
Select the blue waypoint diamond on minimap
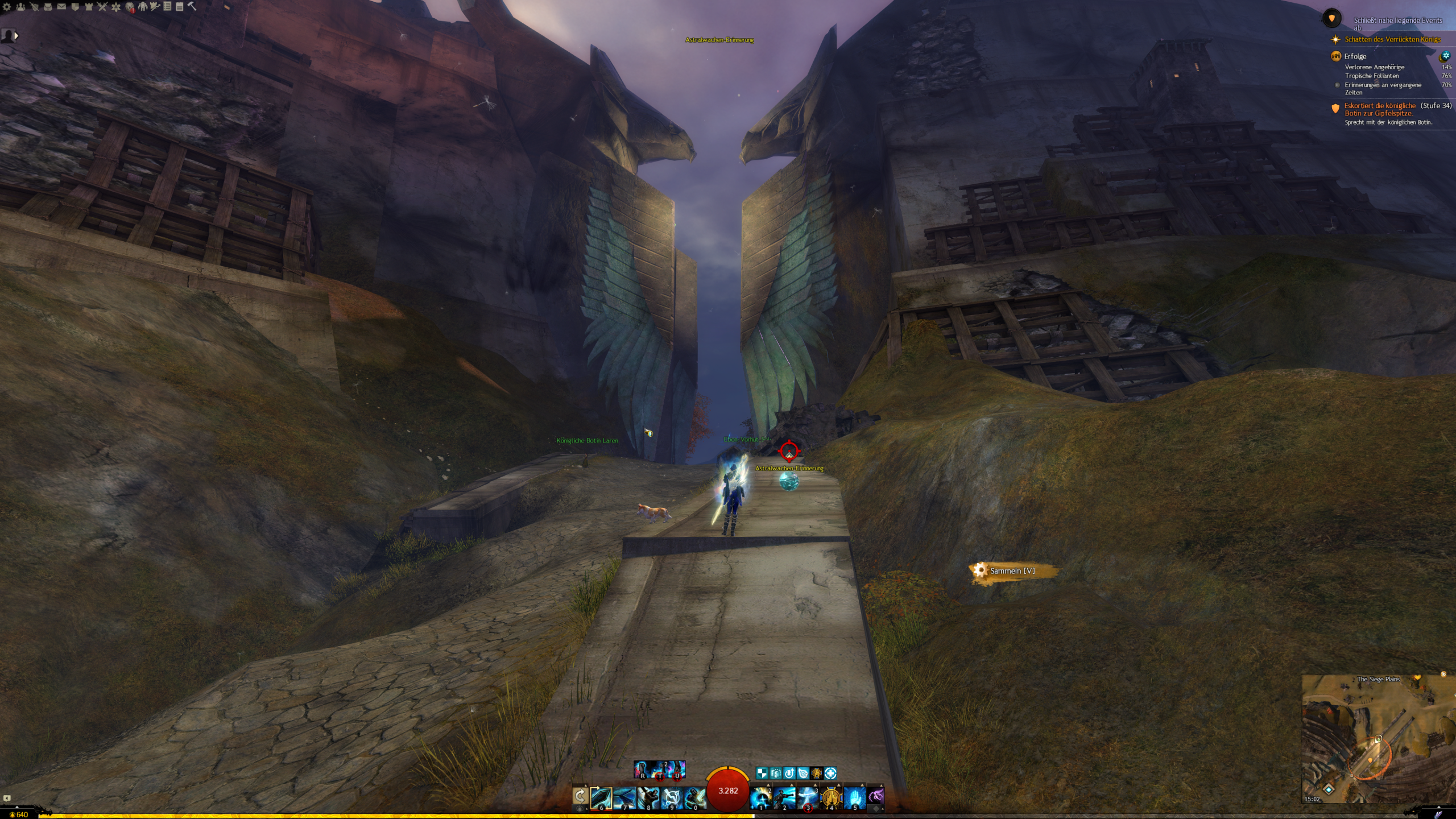coord(1329,789)
